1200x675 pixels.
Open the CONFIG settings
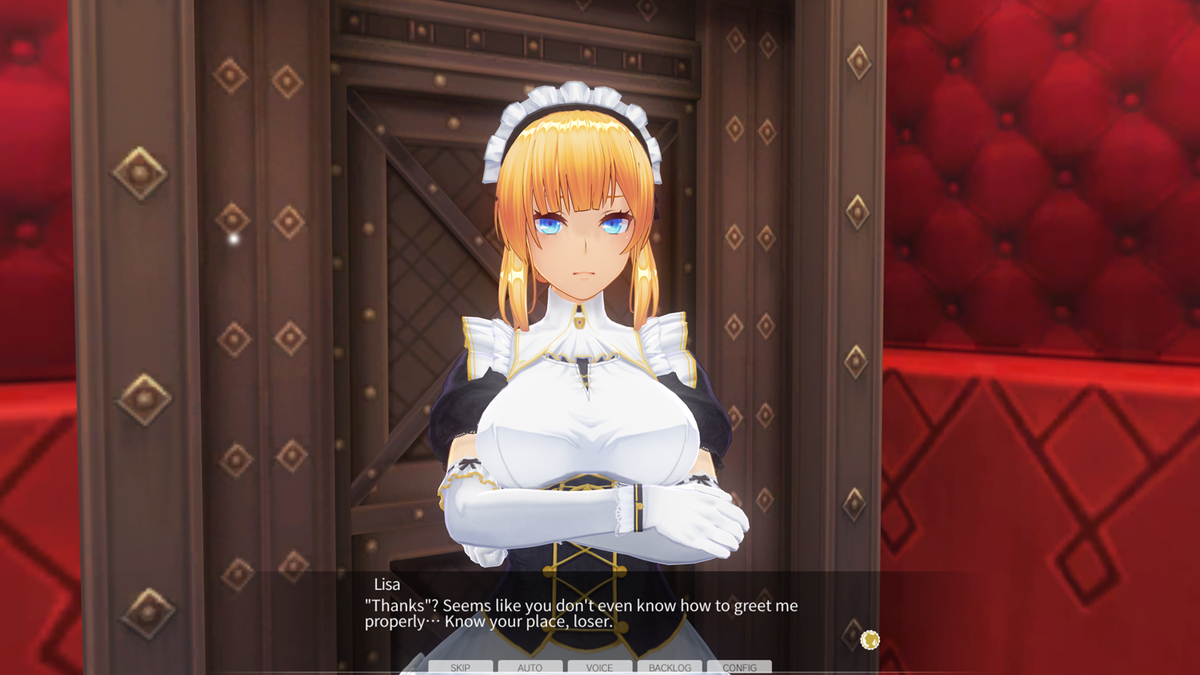point(739,667)
